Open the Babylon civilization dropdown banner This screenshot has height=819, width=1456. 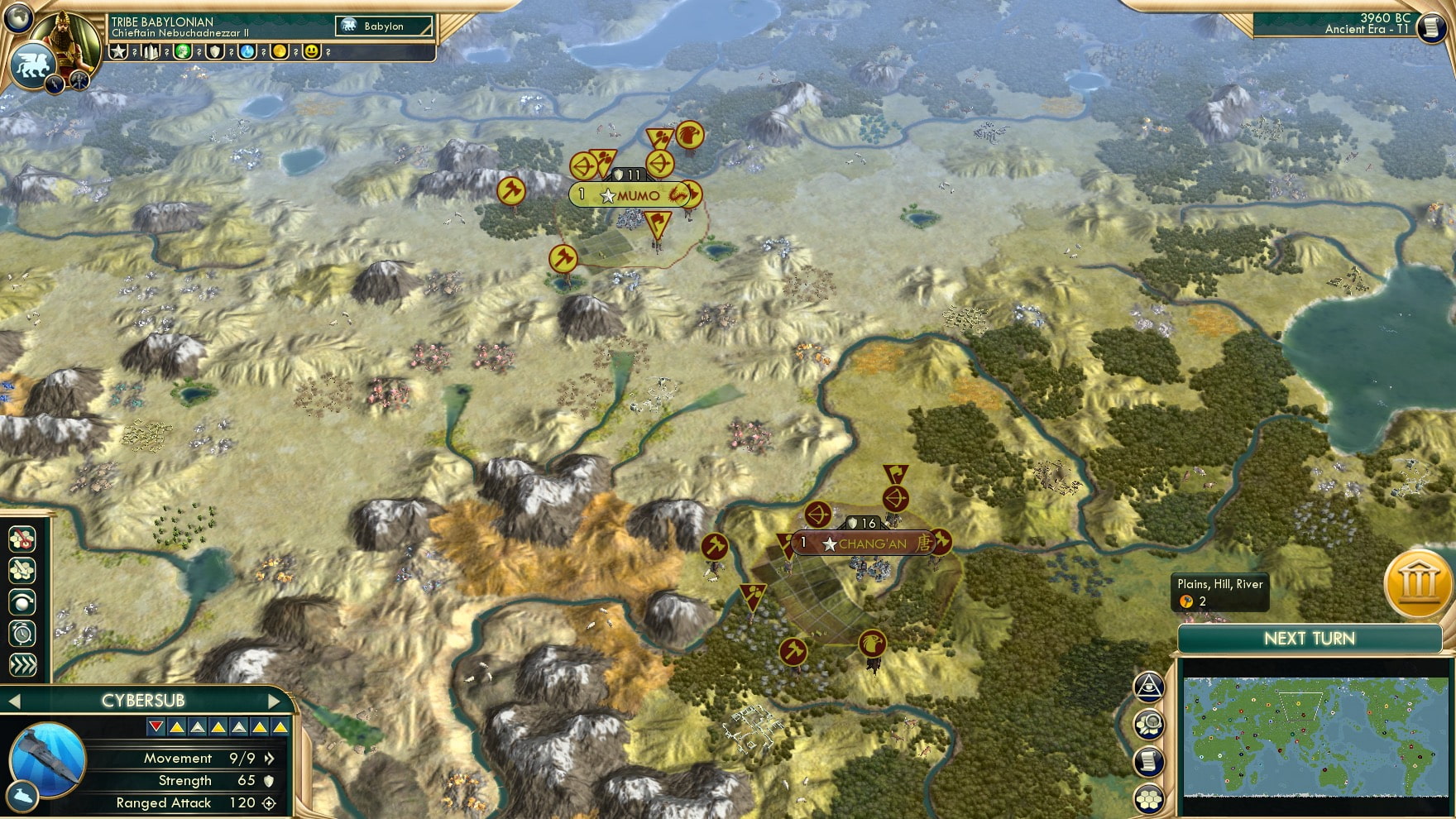point(385,26)
